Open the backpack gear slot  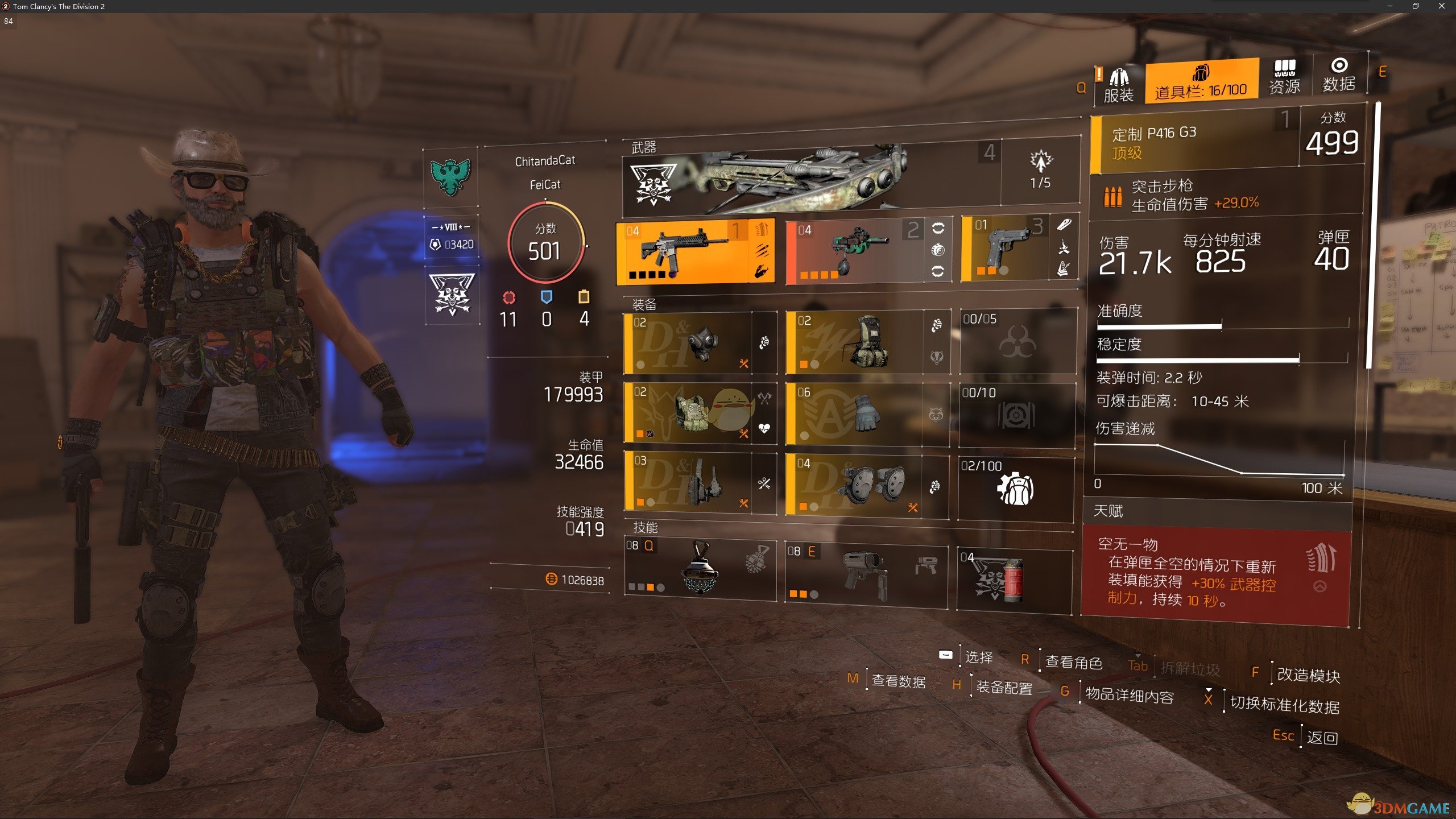click(866, 342)
